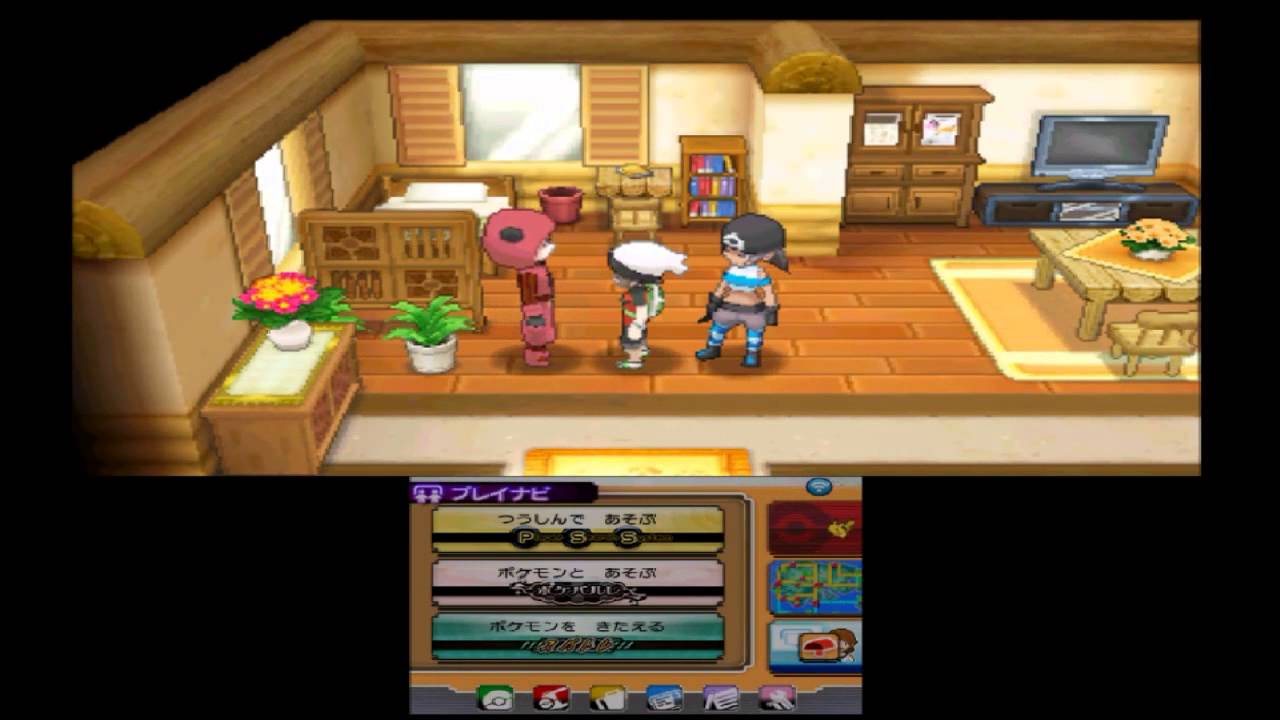Open the yellow Bag icon
Screen dimensions: 1280x720
click(x=608, y=702)
